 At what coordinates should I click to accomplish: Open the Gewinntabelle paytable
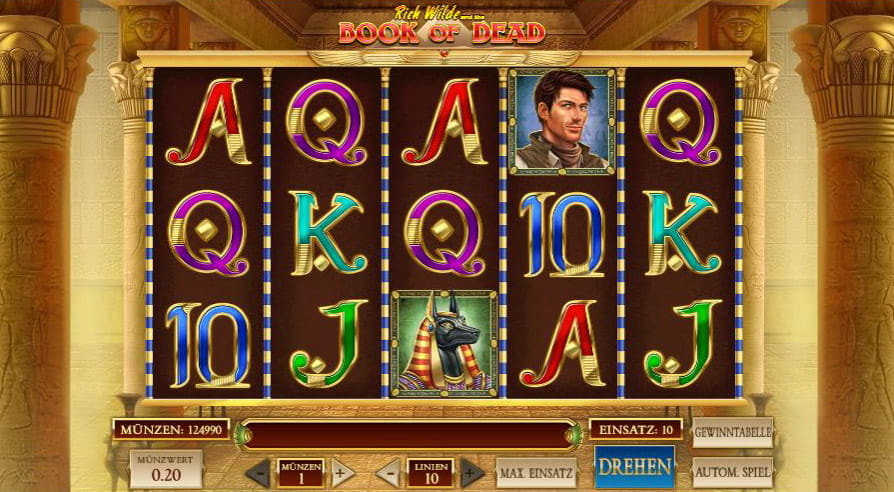tap(732, 433)
